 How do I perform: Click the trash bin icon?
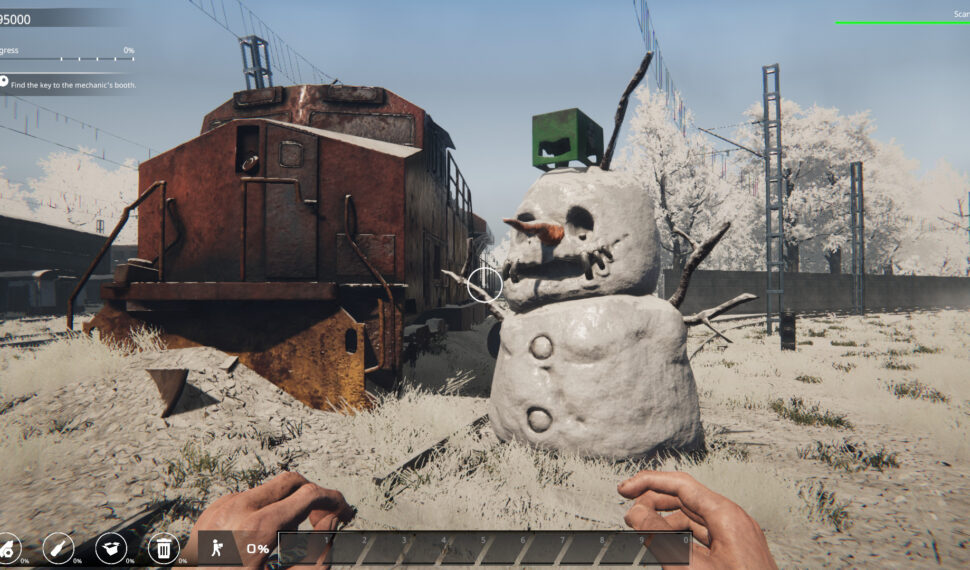163,547
